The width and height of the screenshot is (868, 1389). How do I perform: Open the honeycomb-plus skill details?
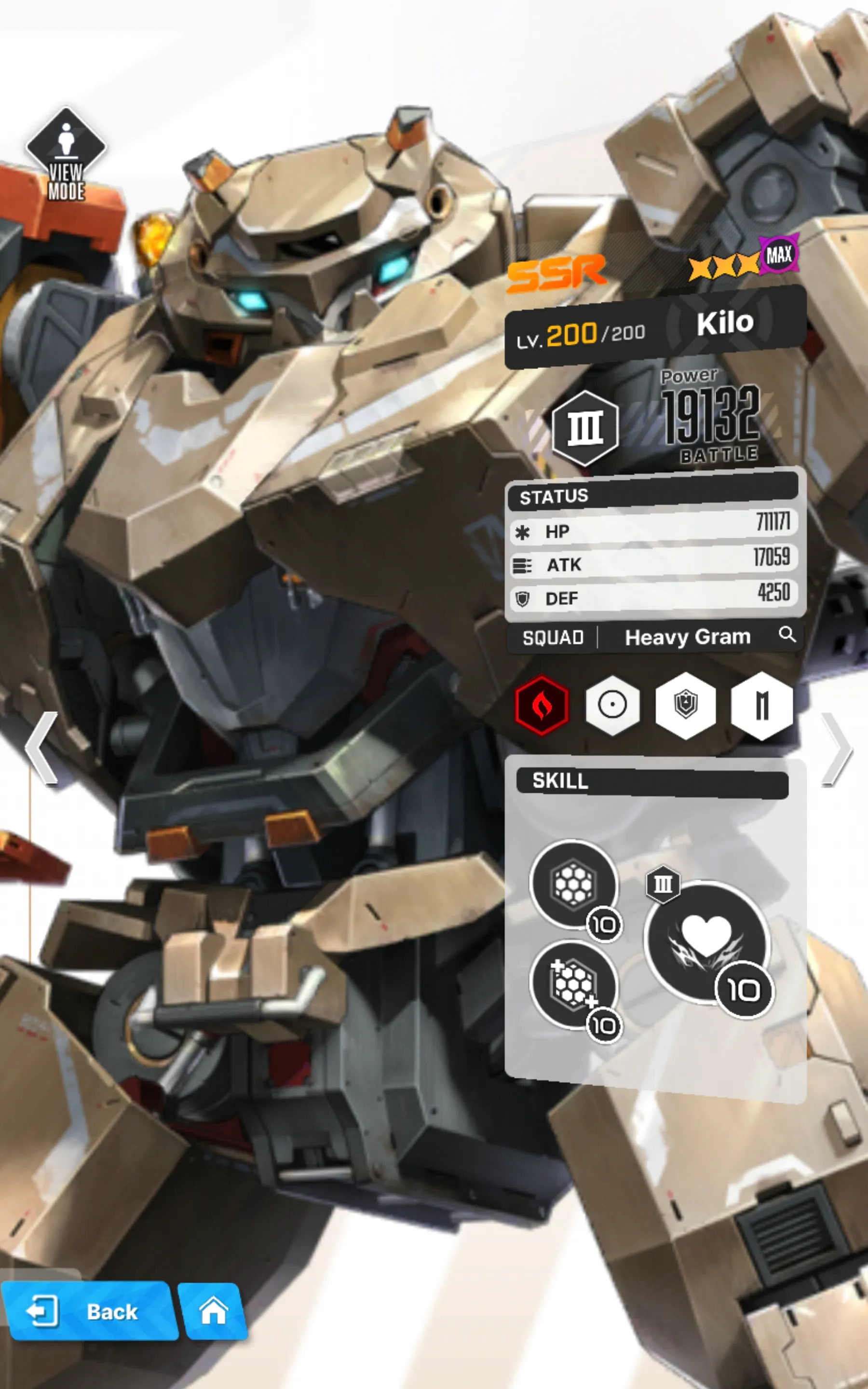click(573, 984)
